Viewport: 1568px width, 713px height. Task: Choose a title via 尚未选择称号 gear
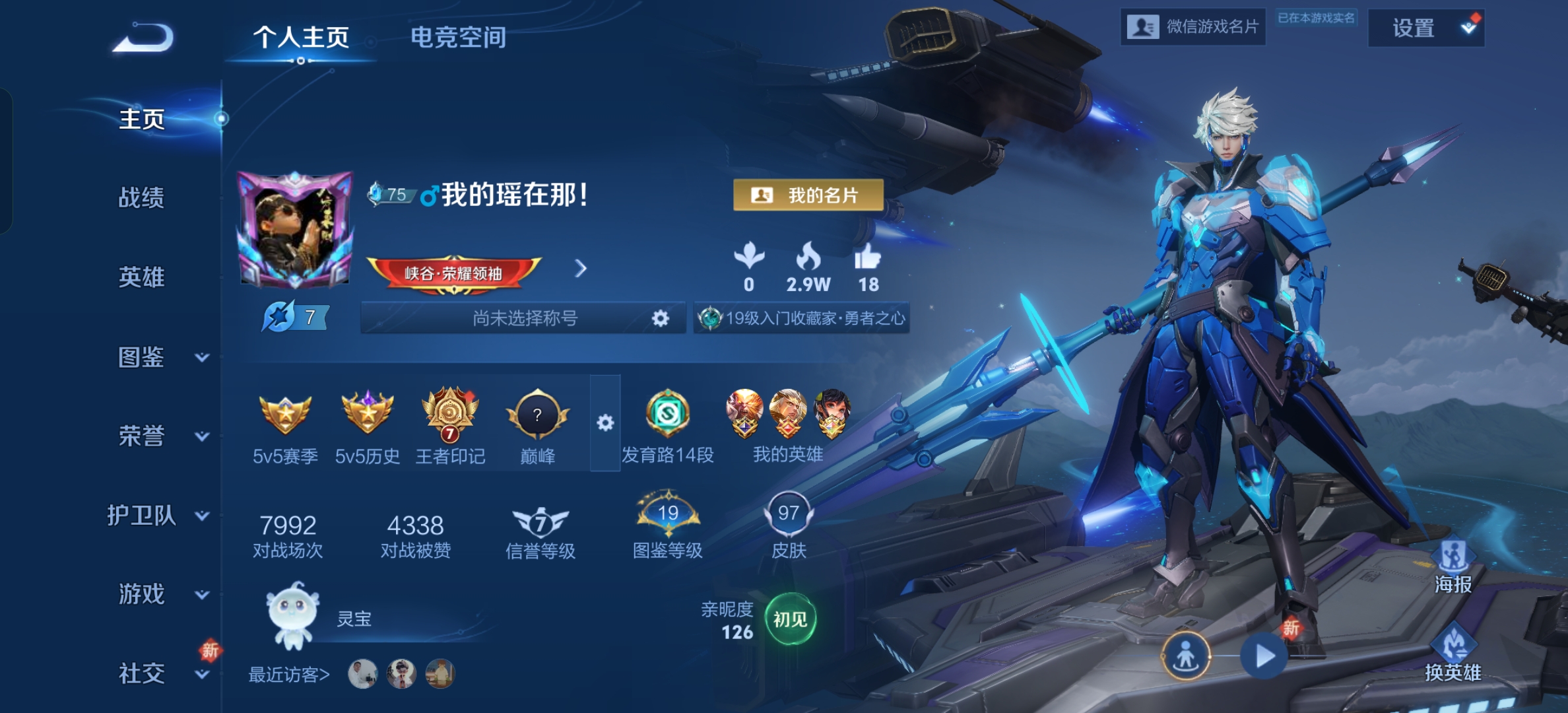[x=660, y=319]
